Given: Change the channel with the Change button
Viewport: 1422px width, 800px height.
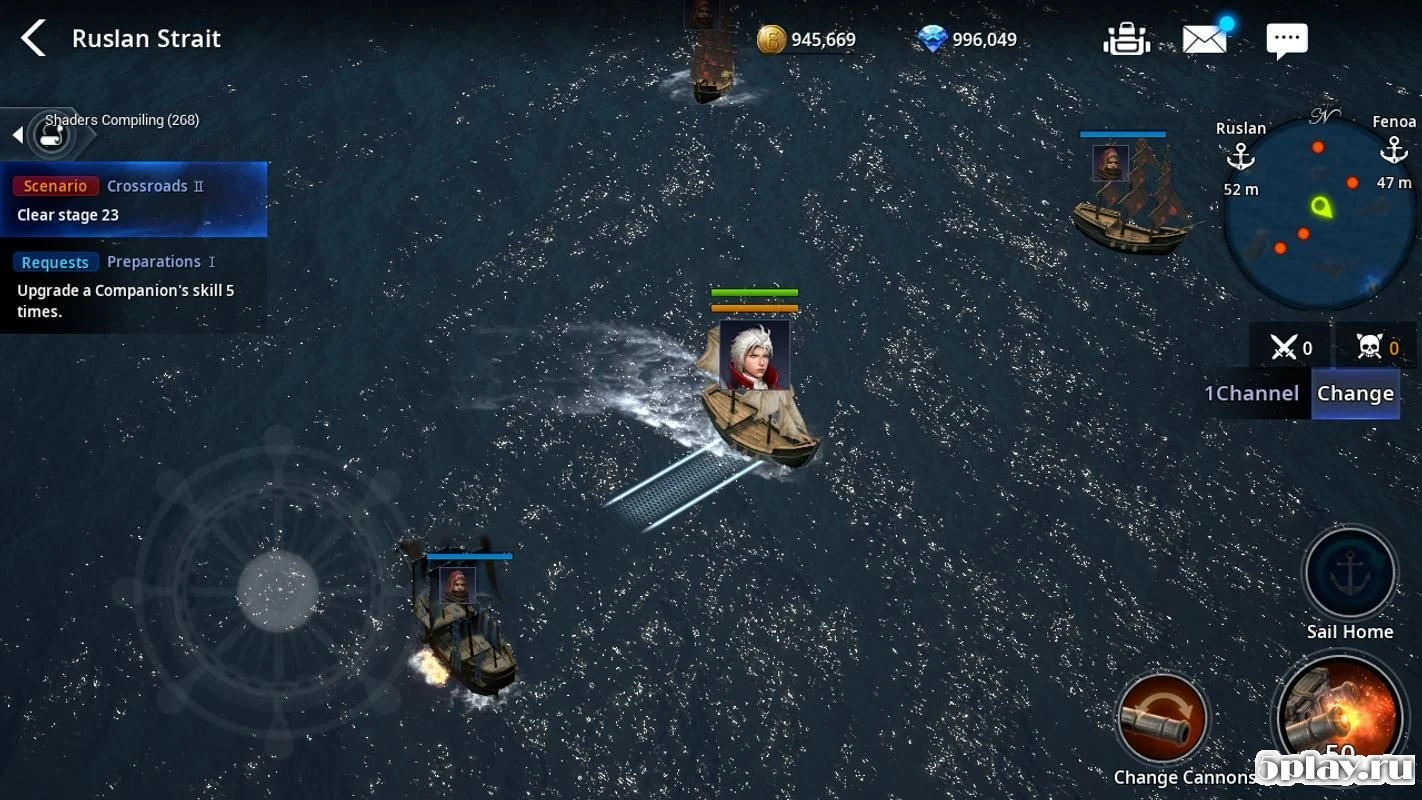Looking at the screenshot, I should click(1355, 393).
